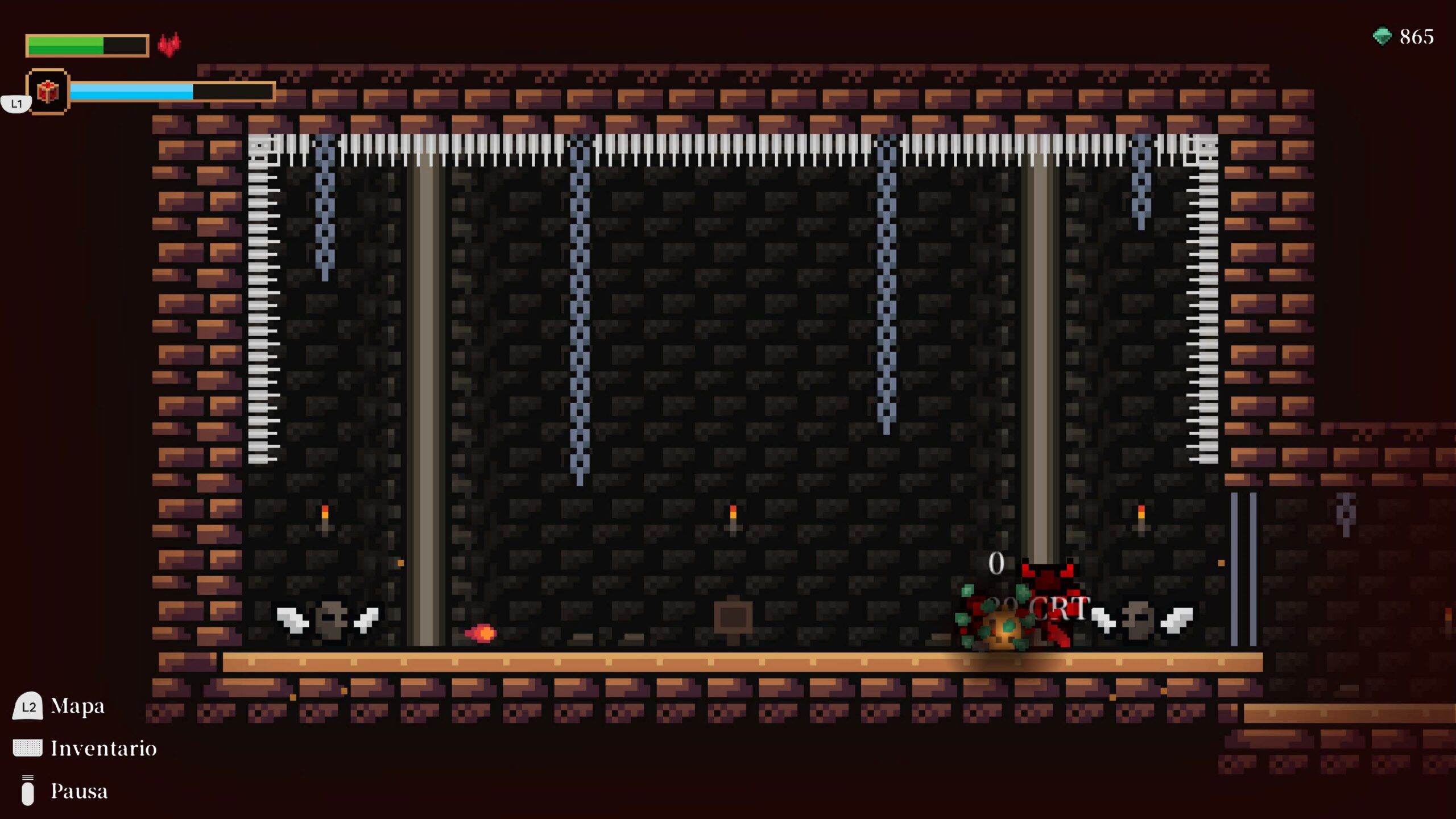Select the red cube ability slot
The height and width of the screenshot is (819, 1456).
(48, 92)
